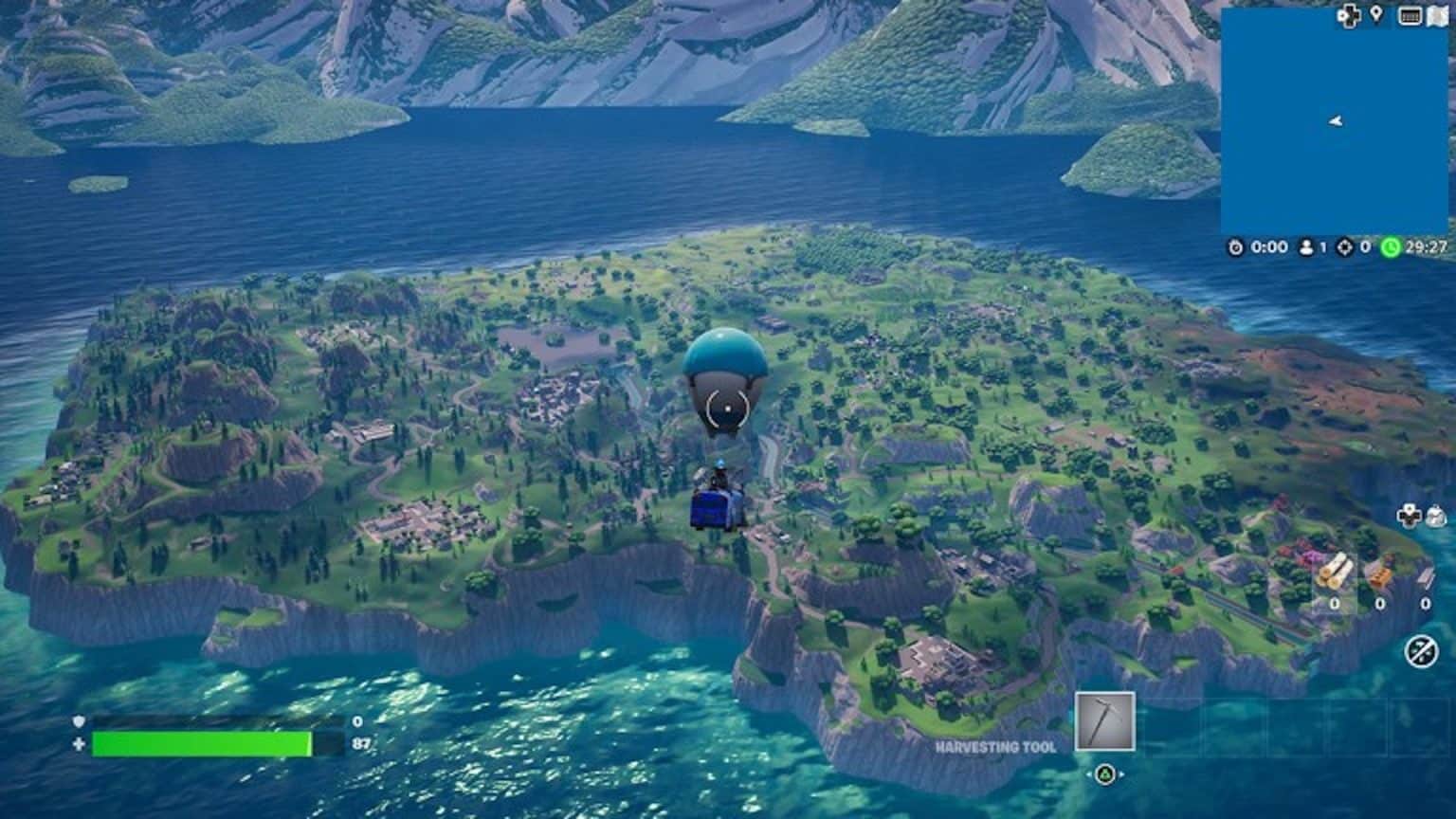Screen dimensions: 1456x819
Task: Click the green match clock icon
Action: [1392, 248]
